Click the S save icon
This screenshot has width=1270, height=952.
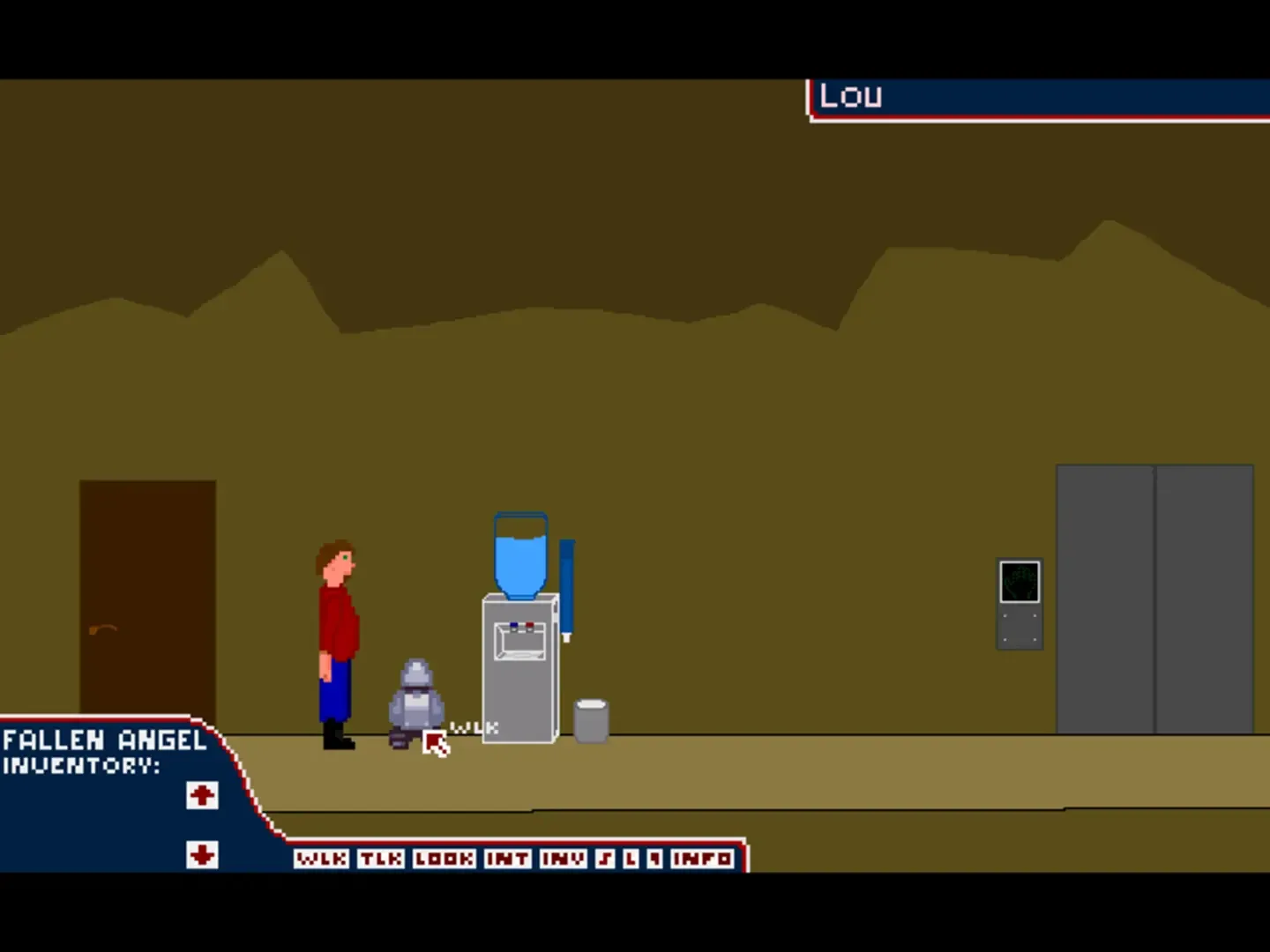[605, 858]
